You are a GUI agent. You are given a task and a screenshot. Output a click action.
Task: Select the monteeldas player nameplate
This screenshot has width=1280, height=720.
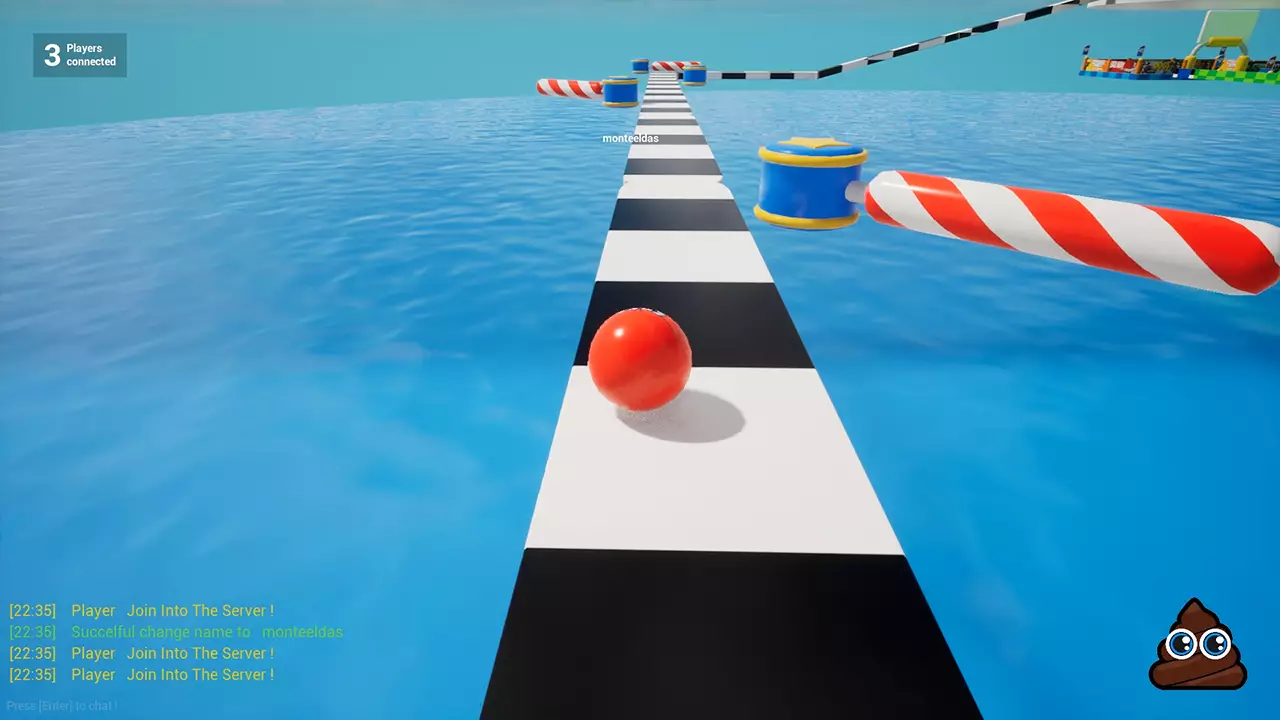click(x=632, y=137)
